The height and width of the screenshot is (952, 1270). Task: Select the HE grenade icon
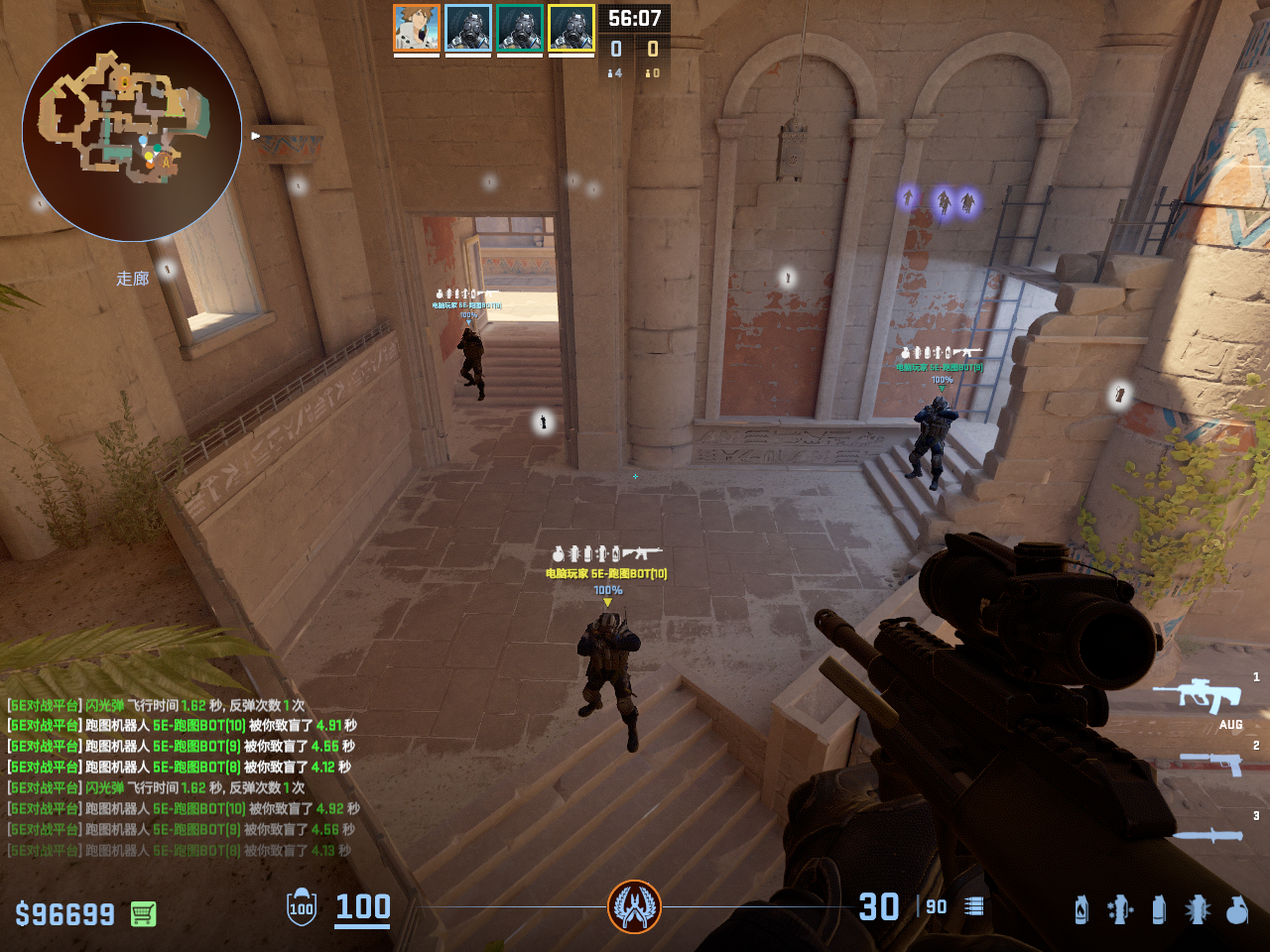coord(1236,909)
